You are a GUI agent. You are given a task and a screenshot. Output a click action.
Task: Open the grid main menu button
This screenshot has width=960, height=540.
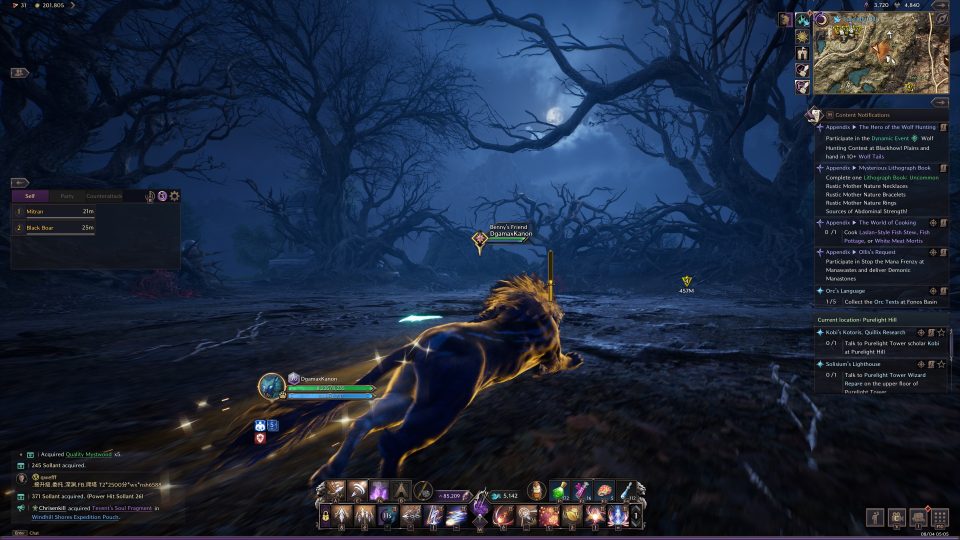click(939, 517)
